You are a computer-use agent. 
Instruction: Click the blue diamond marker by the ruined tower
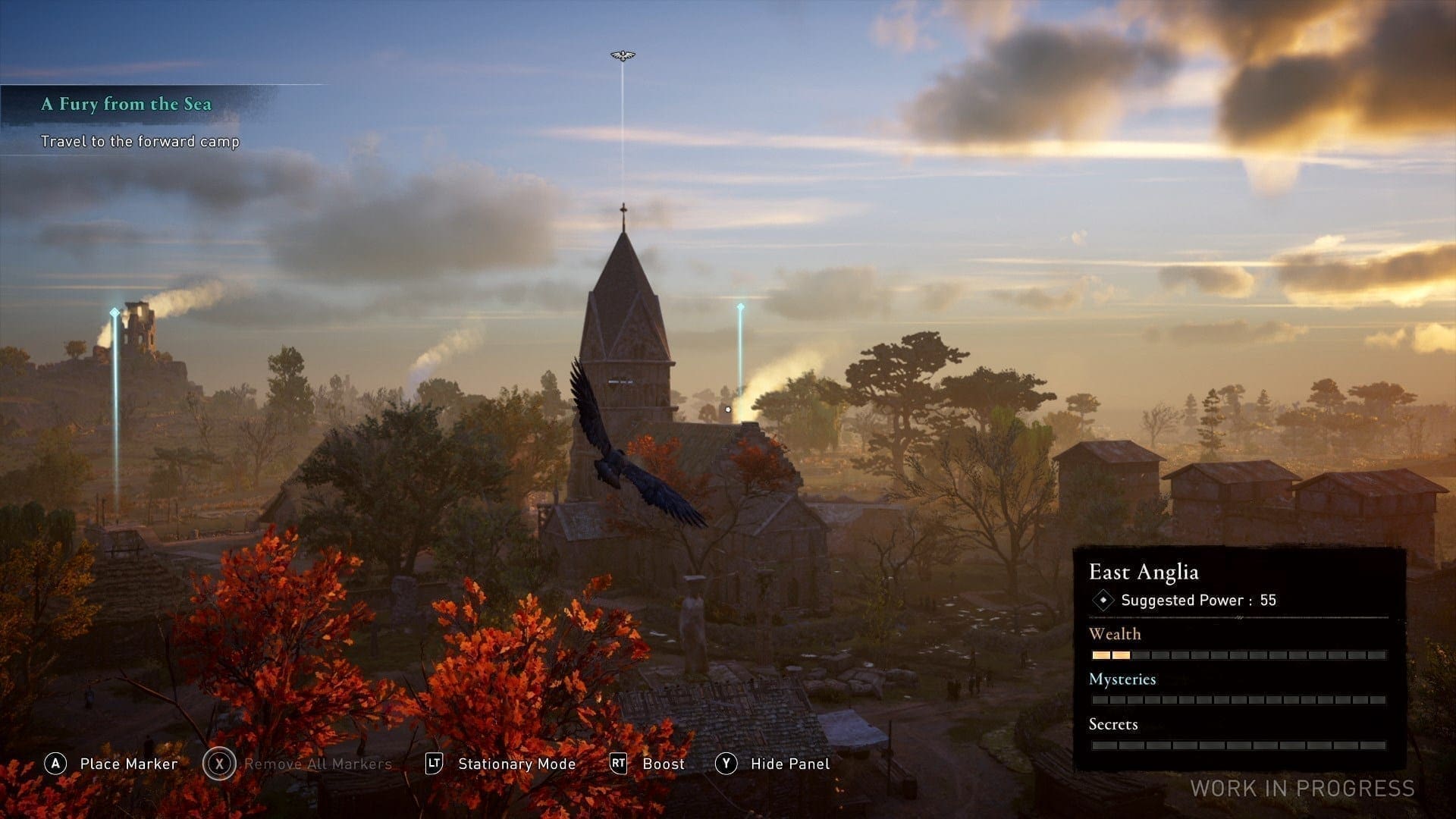pyautogui.click(x=115, y=312)
